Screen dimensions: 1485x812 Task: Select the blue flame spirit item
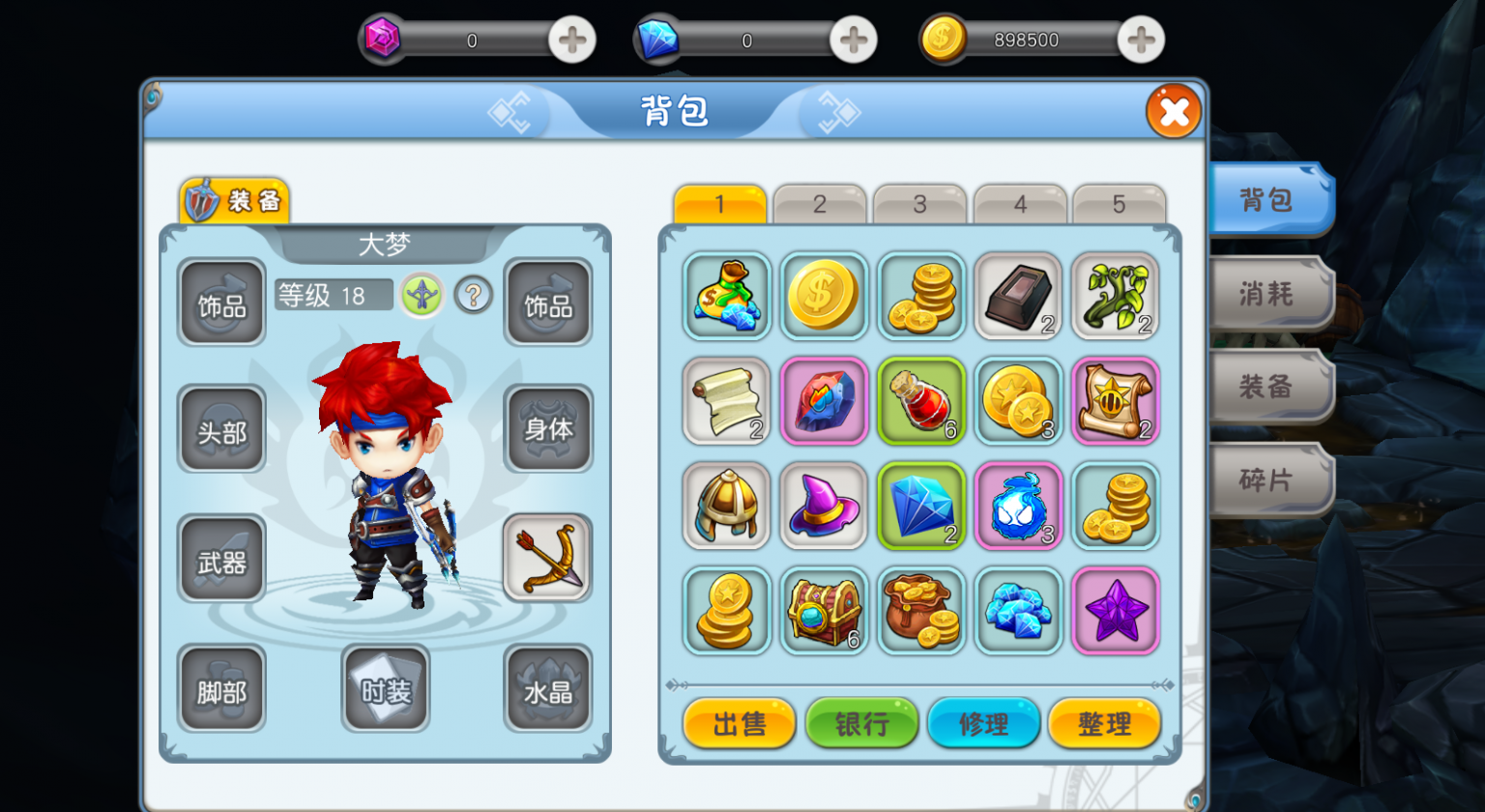(1018, 506)
